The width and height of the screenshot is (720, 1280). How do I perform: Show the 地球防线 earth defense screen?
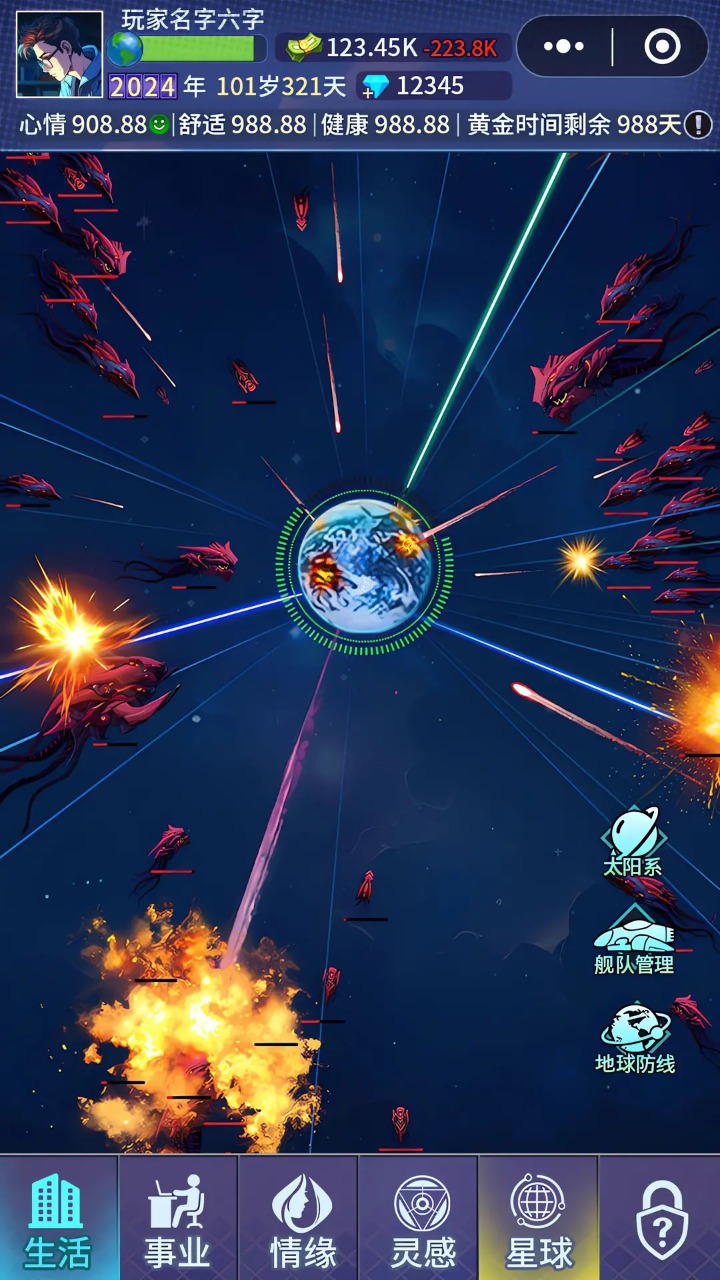[x=635, y=1039]
